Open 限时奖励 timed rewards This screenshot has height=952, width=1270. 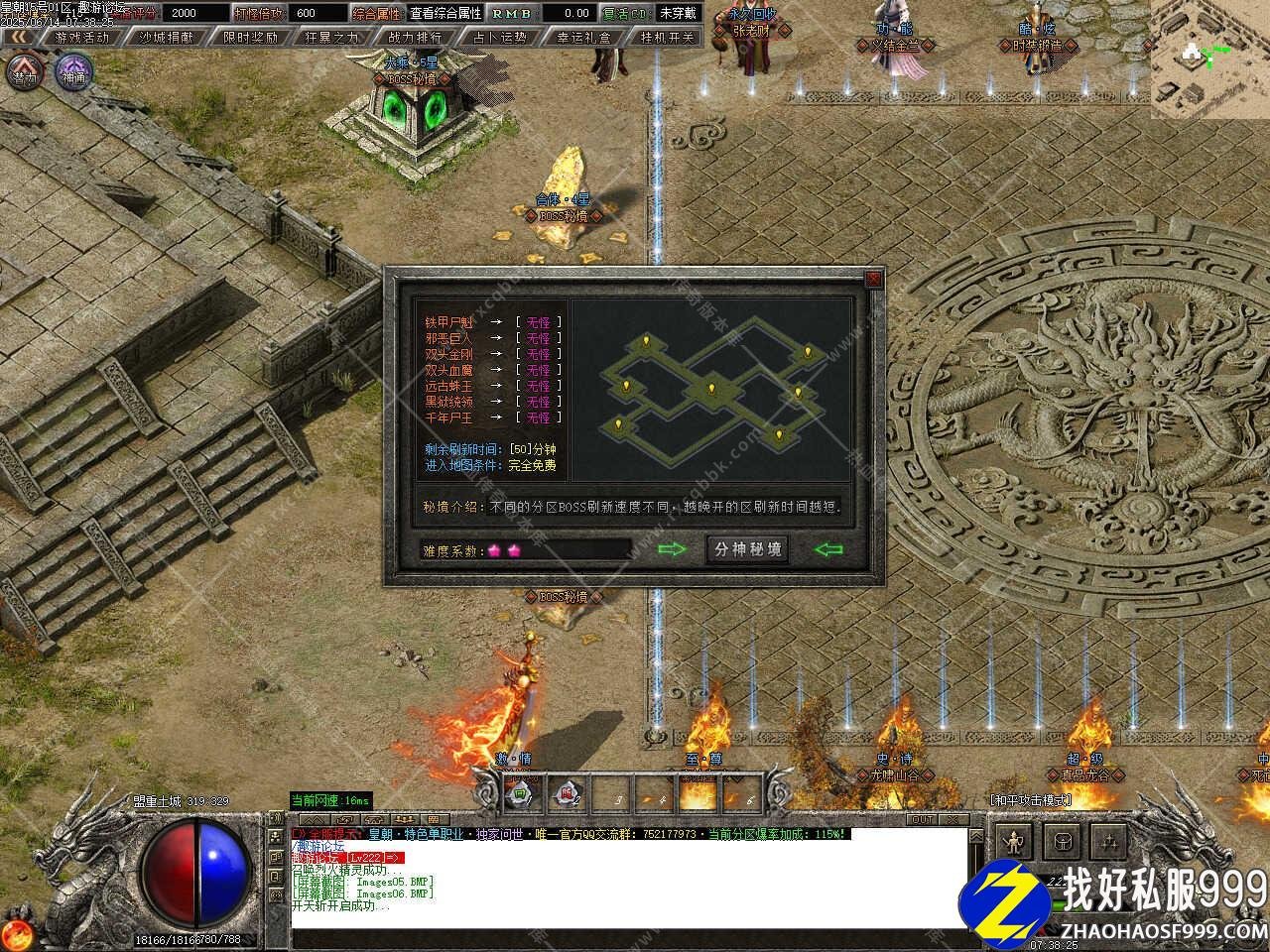point(250,37)
